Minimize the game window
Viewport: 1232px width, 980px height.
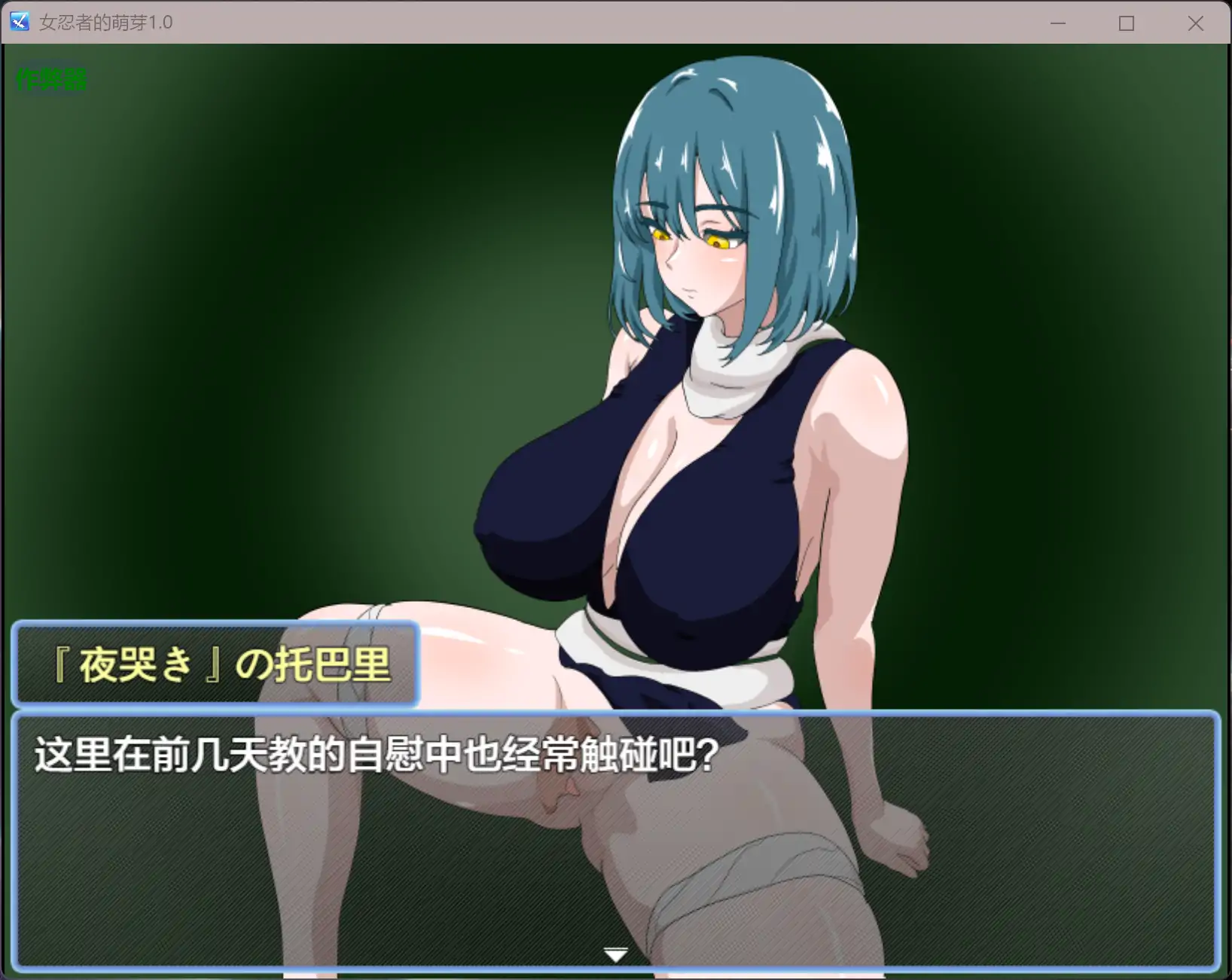[1058, 23]
